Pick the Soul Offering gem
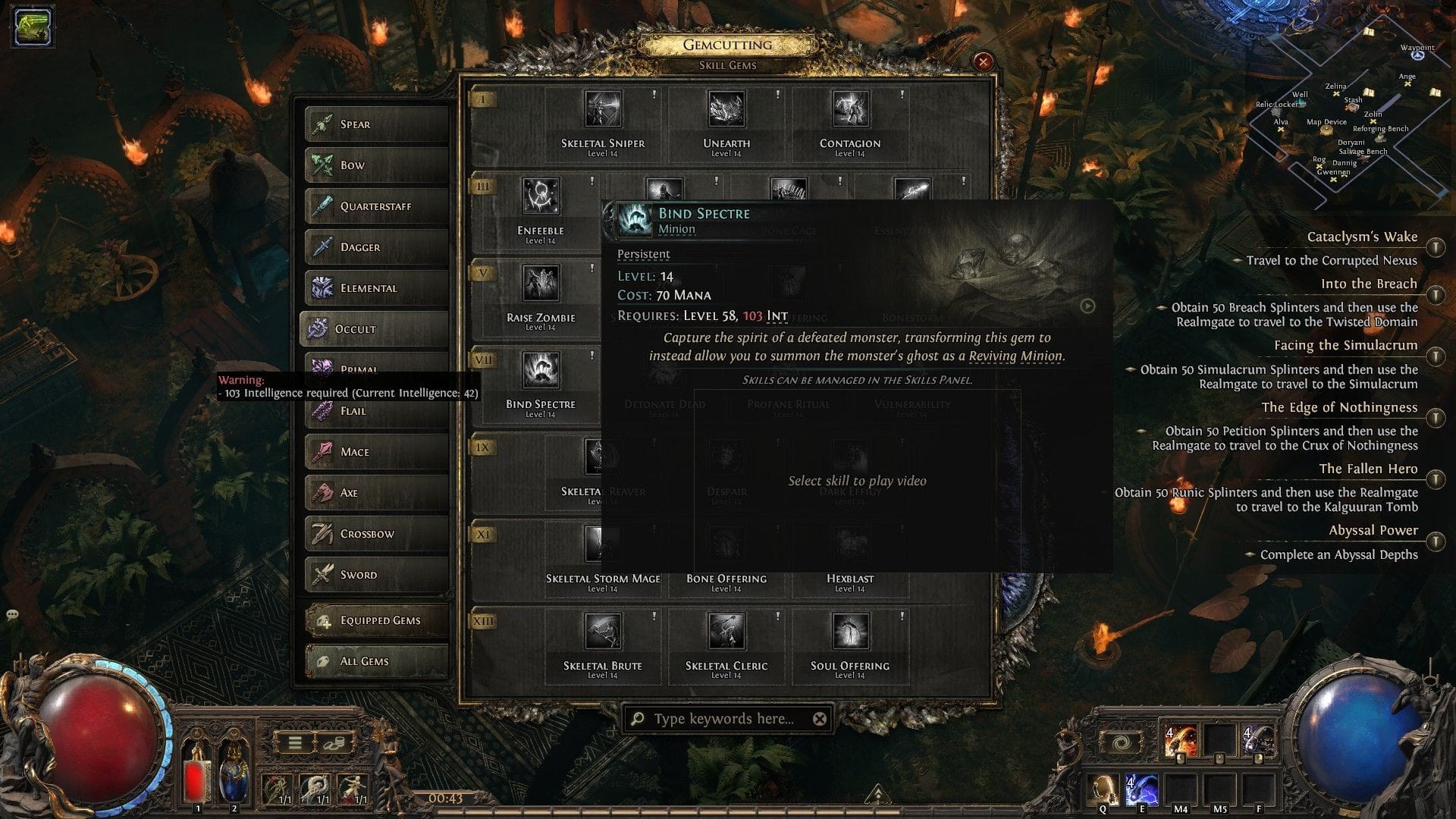1456x819 pixels. (x=851, y=631)
